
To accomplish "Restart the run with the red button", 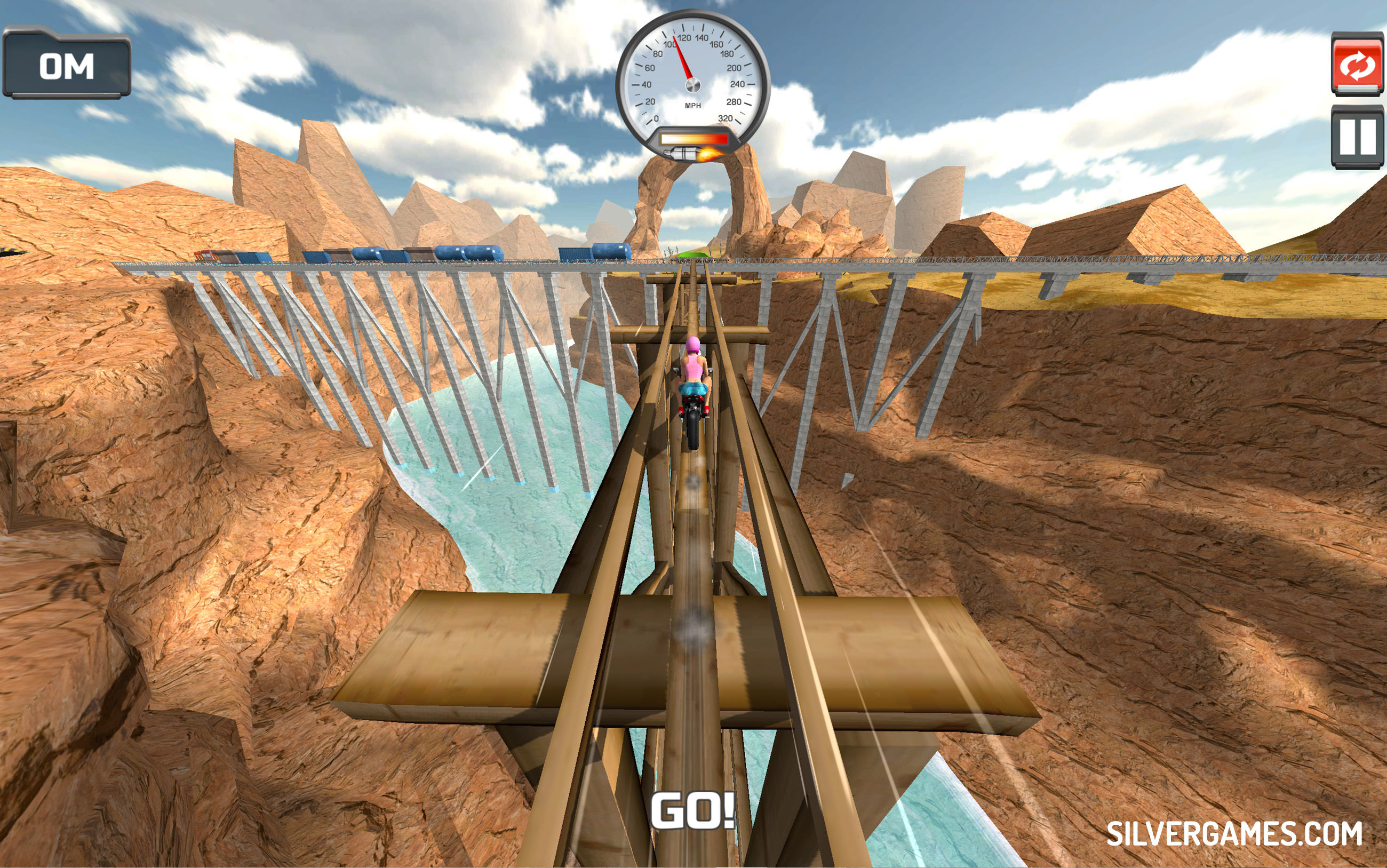I will [1357, 65].
